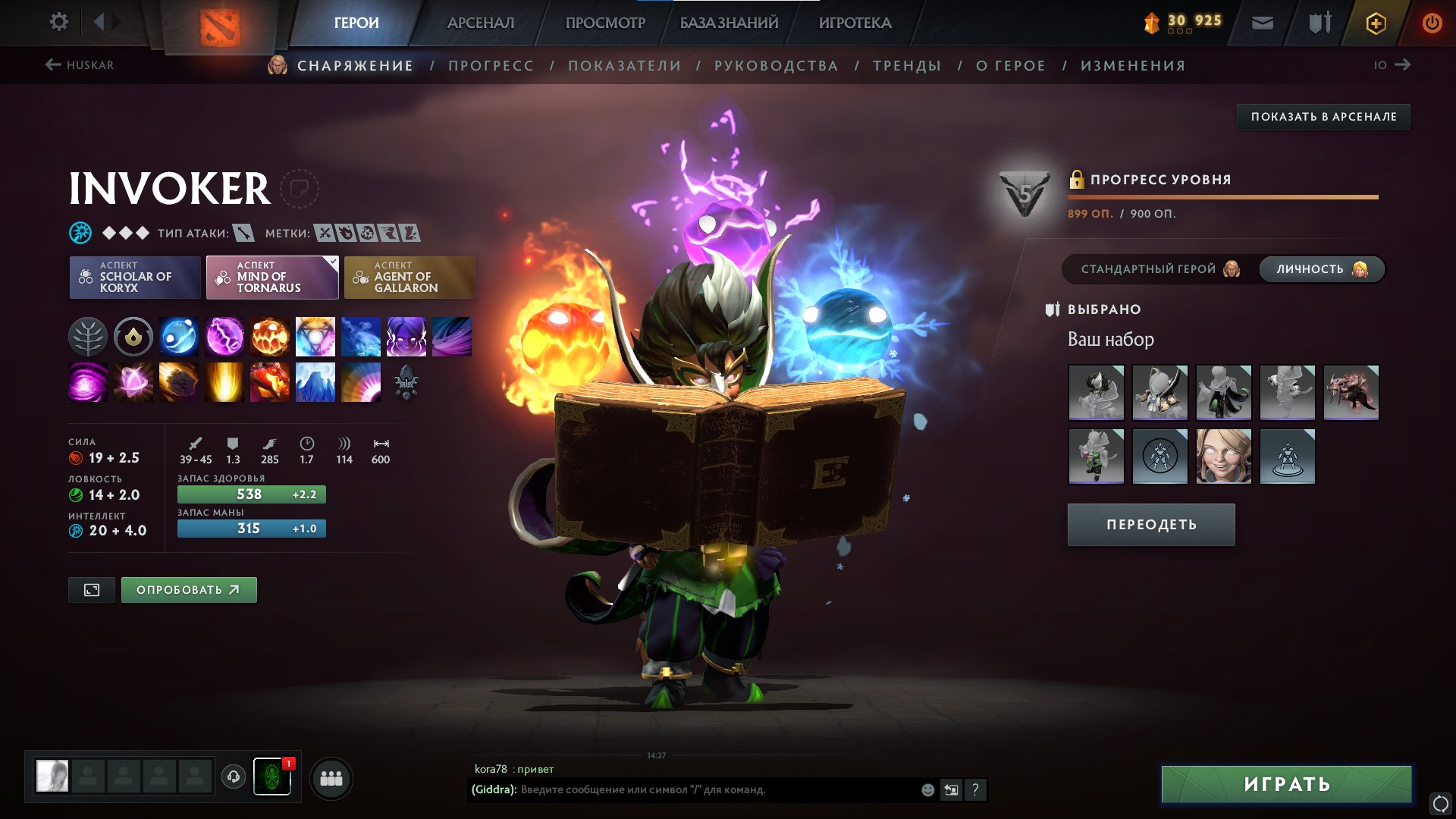Click the settings gear top left
Viewport: 1456px width, 819px height.
[x=58, y=22]
